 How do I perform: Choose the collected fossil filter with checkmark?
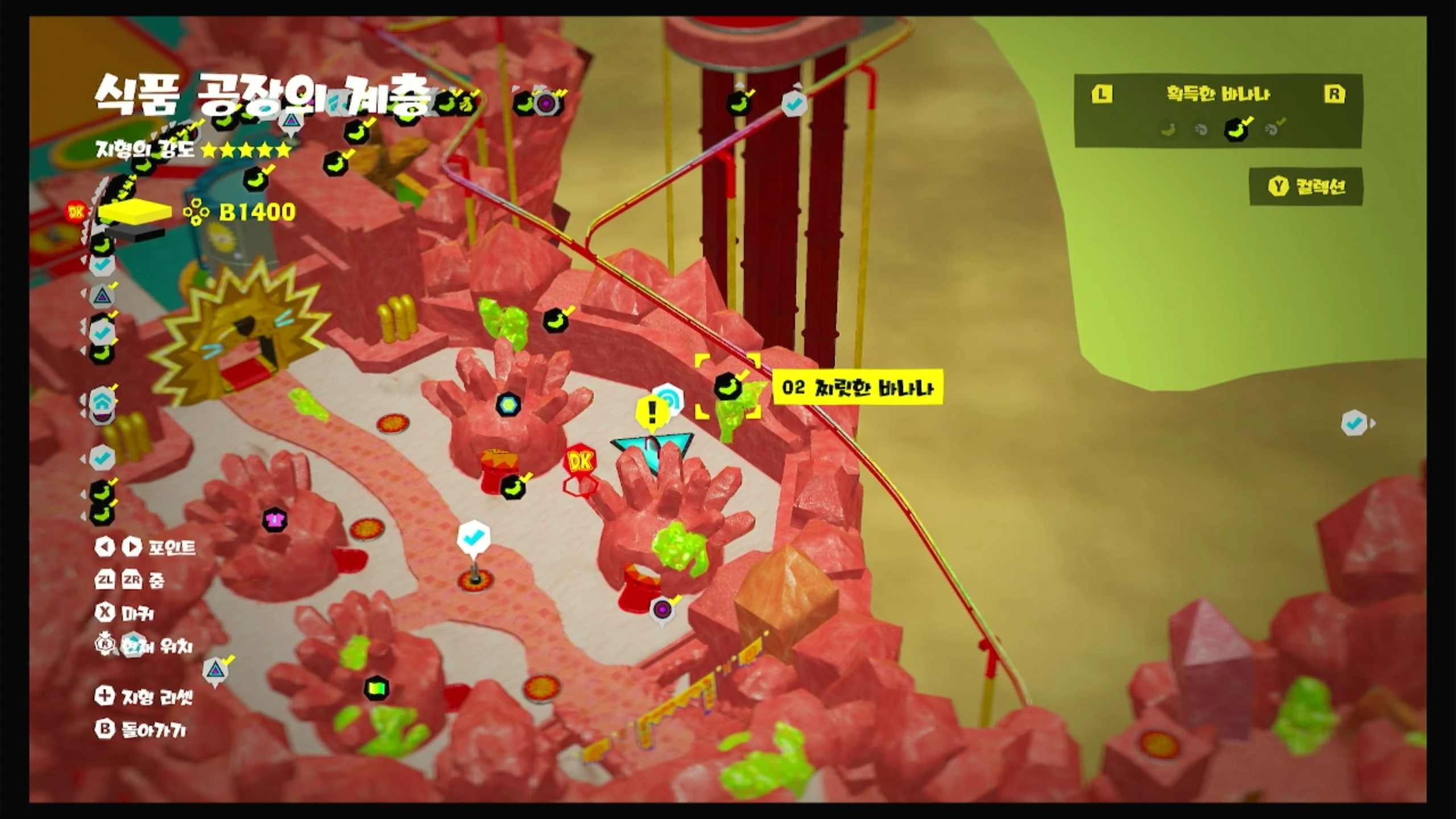coord(1273,129)
